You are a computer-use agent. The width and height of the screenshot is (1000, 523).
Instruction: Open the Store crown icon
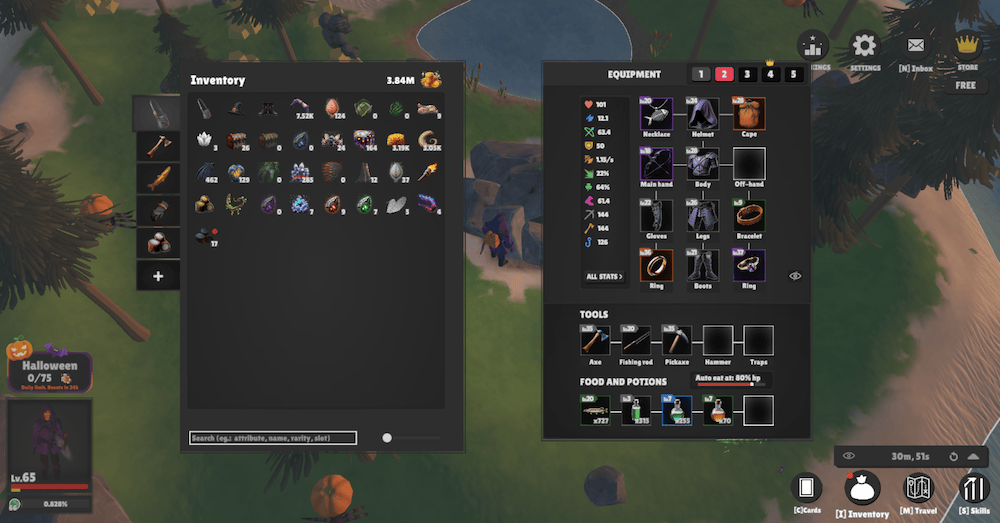point(966,44)
